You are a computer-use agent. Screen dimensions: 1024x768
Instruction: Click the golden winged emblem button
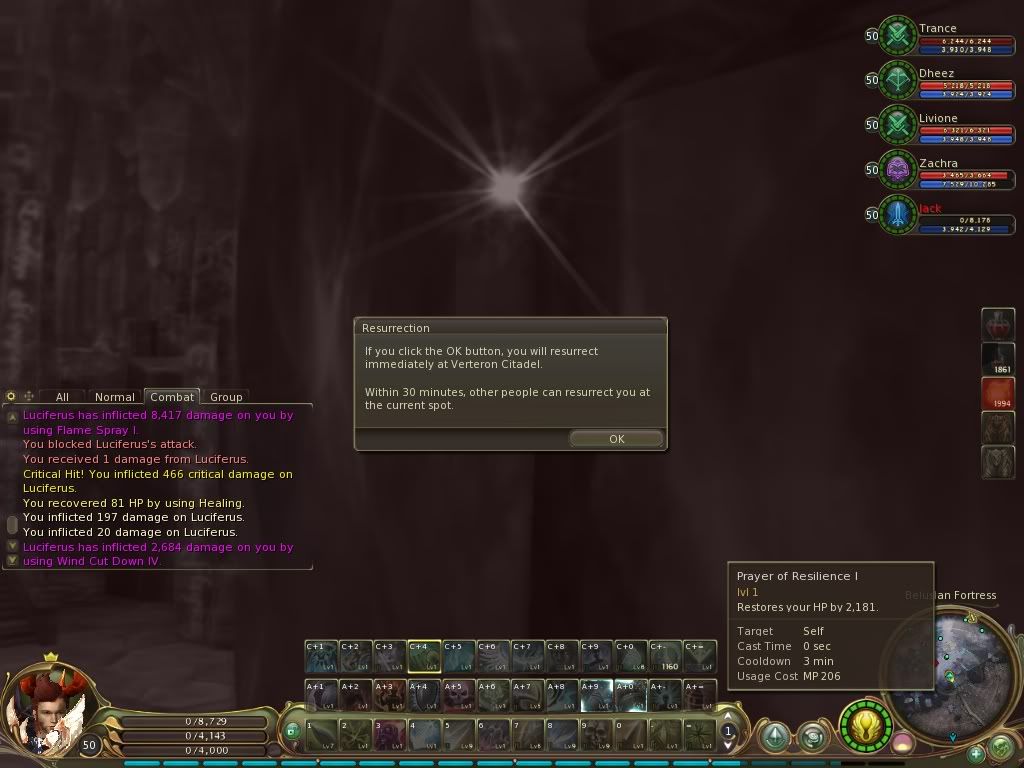click(x=865, y=724)
